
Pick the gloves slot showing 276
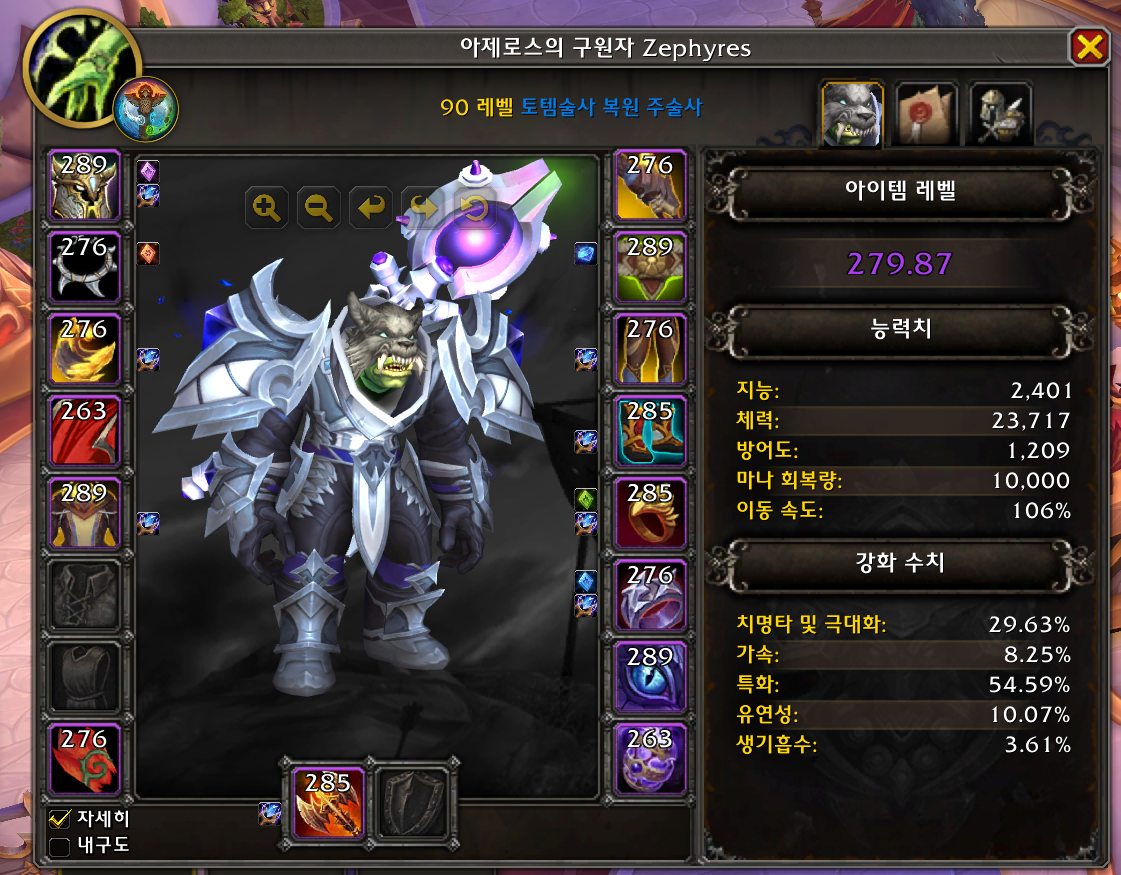650,186
